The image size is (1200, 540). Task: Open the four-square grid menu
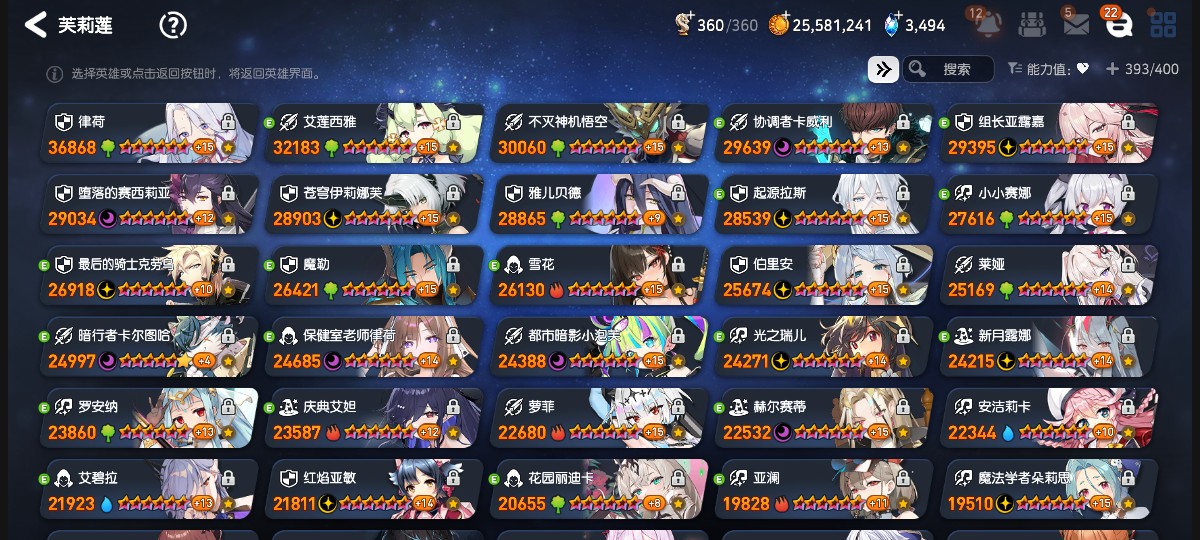click(1163, 25)
